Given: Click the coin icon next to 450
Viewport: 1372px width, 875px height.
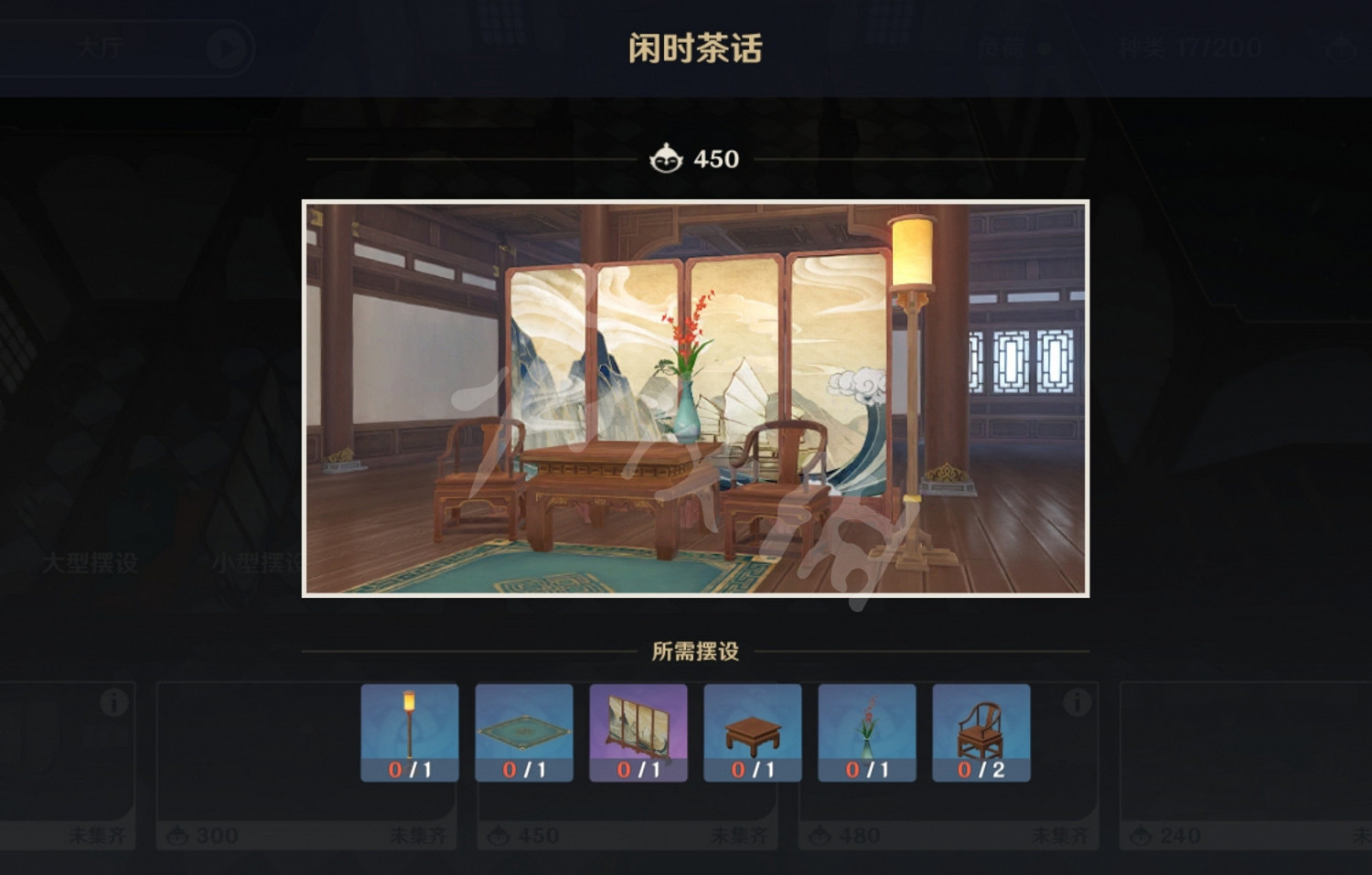Looking at the screenshot, I should (x=667, y=158).
